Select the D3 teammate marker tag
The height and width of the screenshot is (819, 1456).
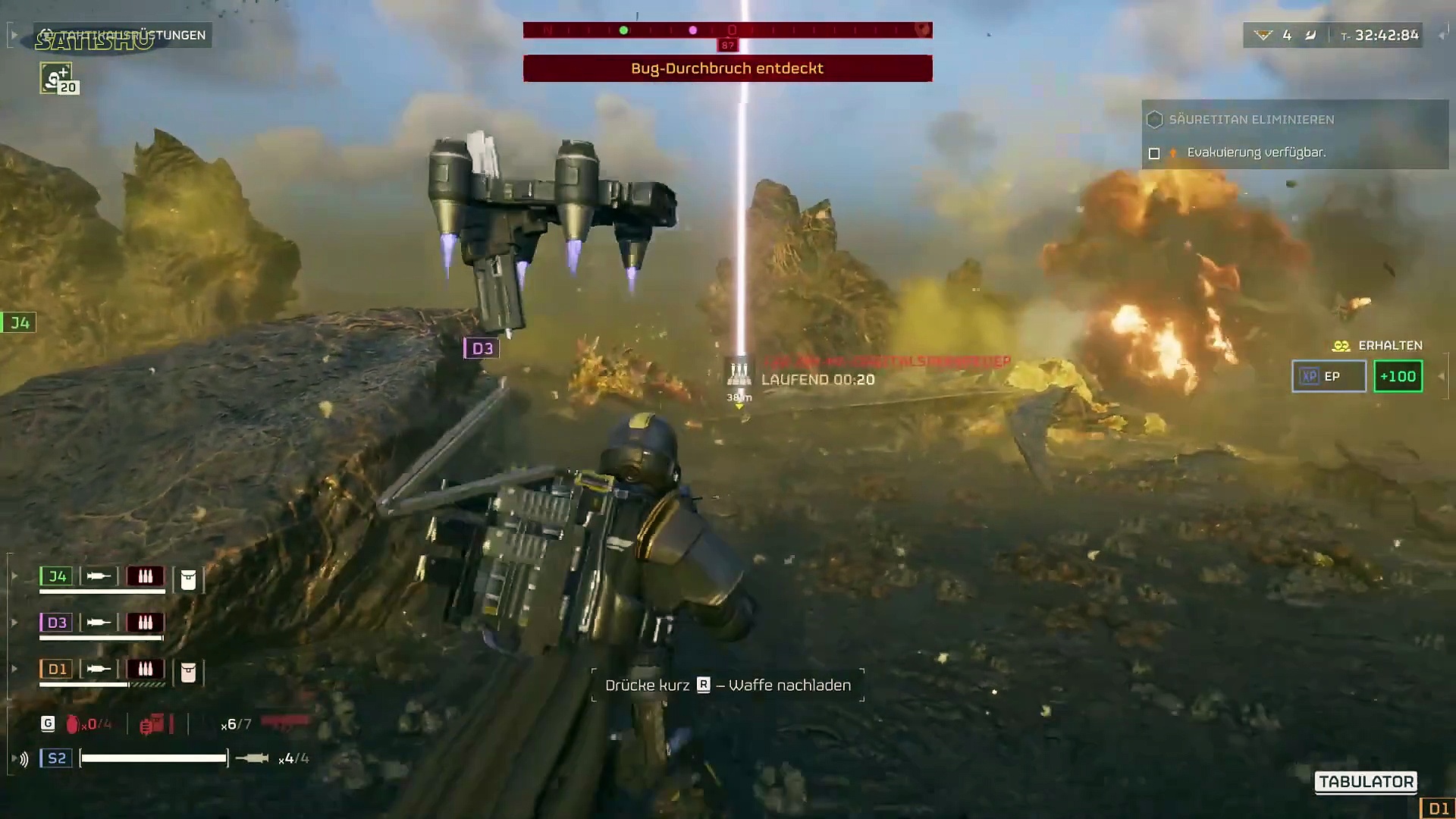482,349
